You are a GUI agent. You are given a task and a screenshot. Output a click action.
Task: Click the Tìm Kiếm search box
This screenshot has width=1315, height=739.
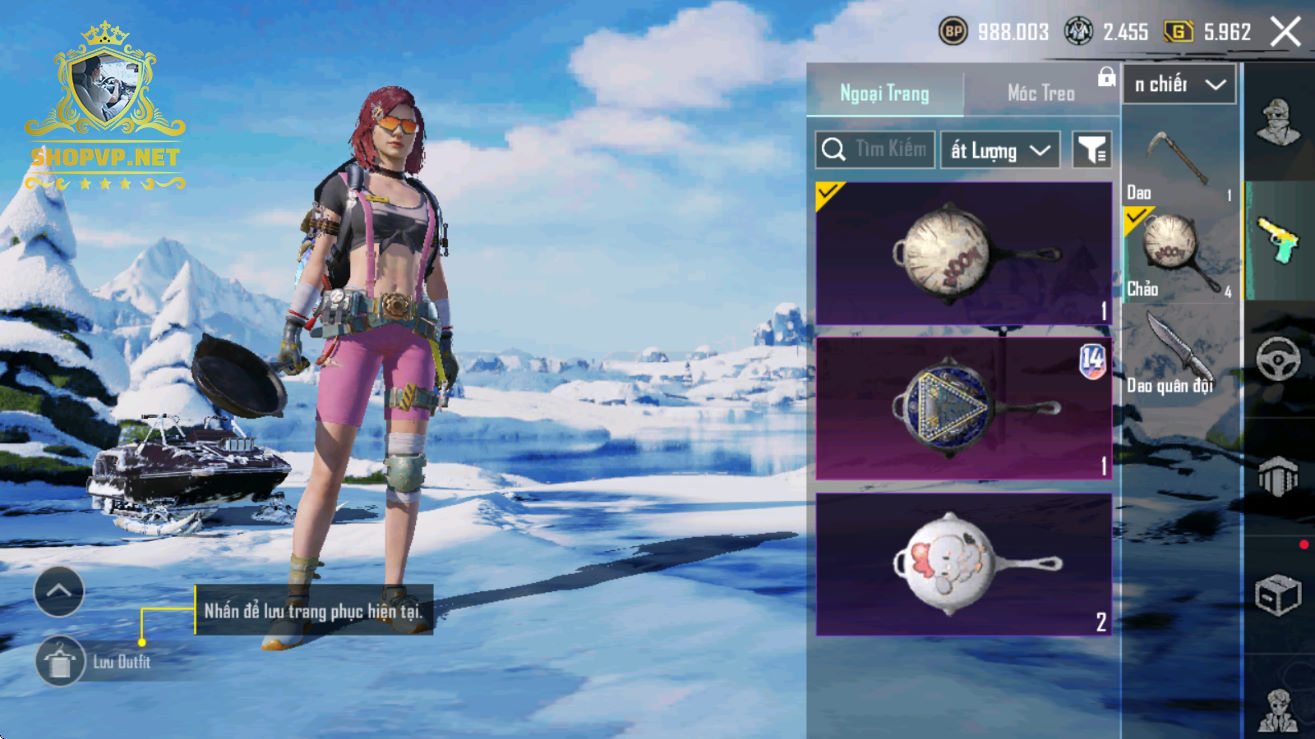coord(876,150)
